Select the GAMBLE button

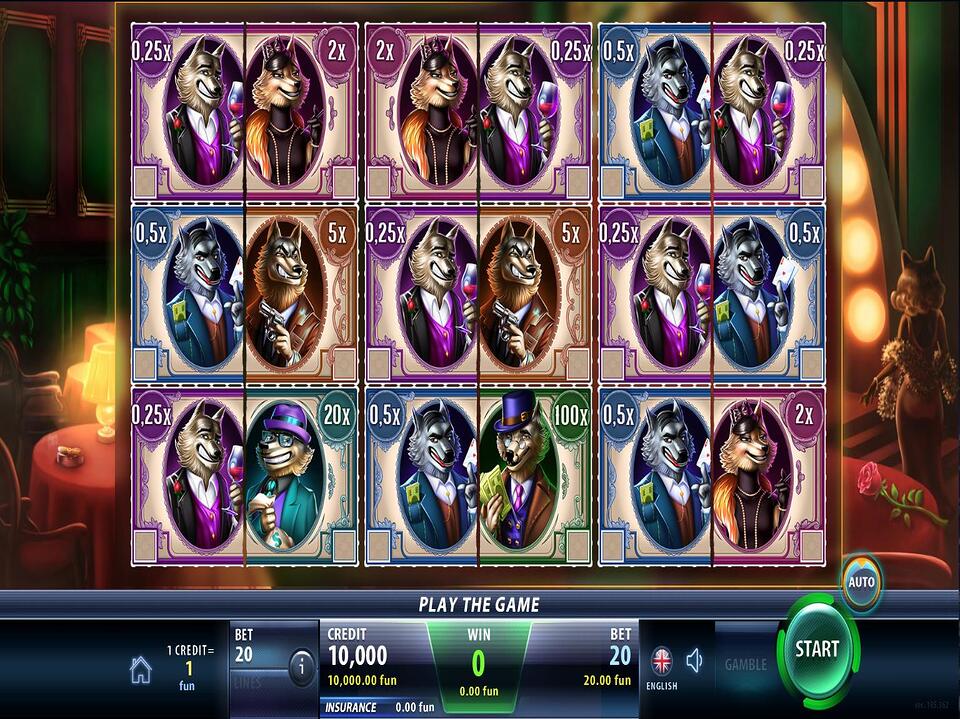[x=745, y=664]
